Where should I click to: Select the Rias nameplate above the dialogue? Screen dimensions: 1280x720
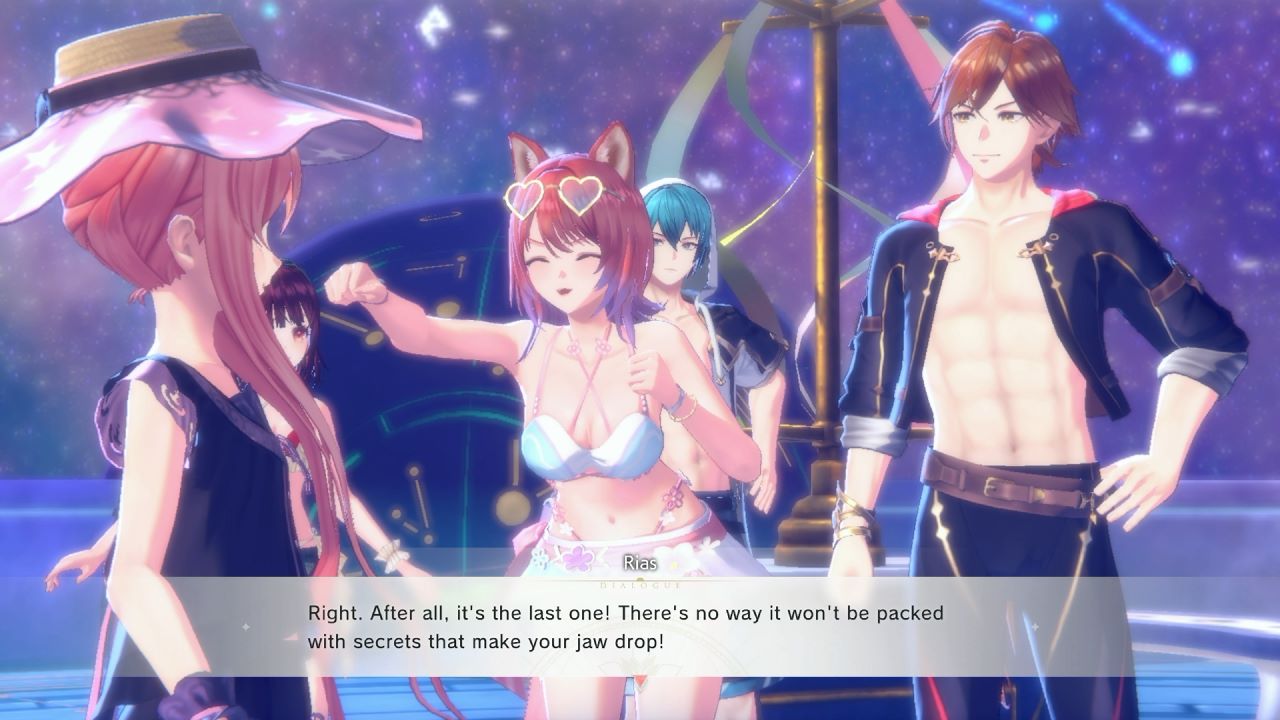[x=640, y=563]
